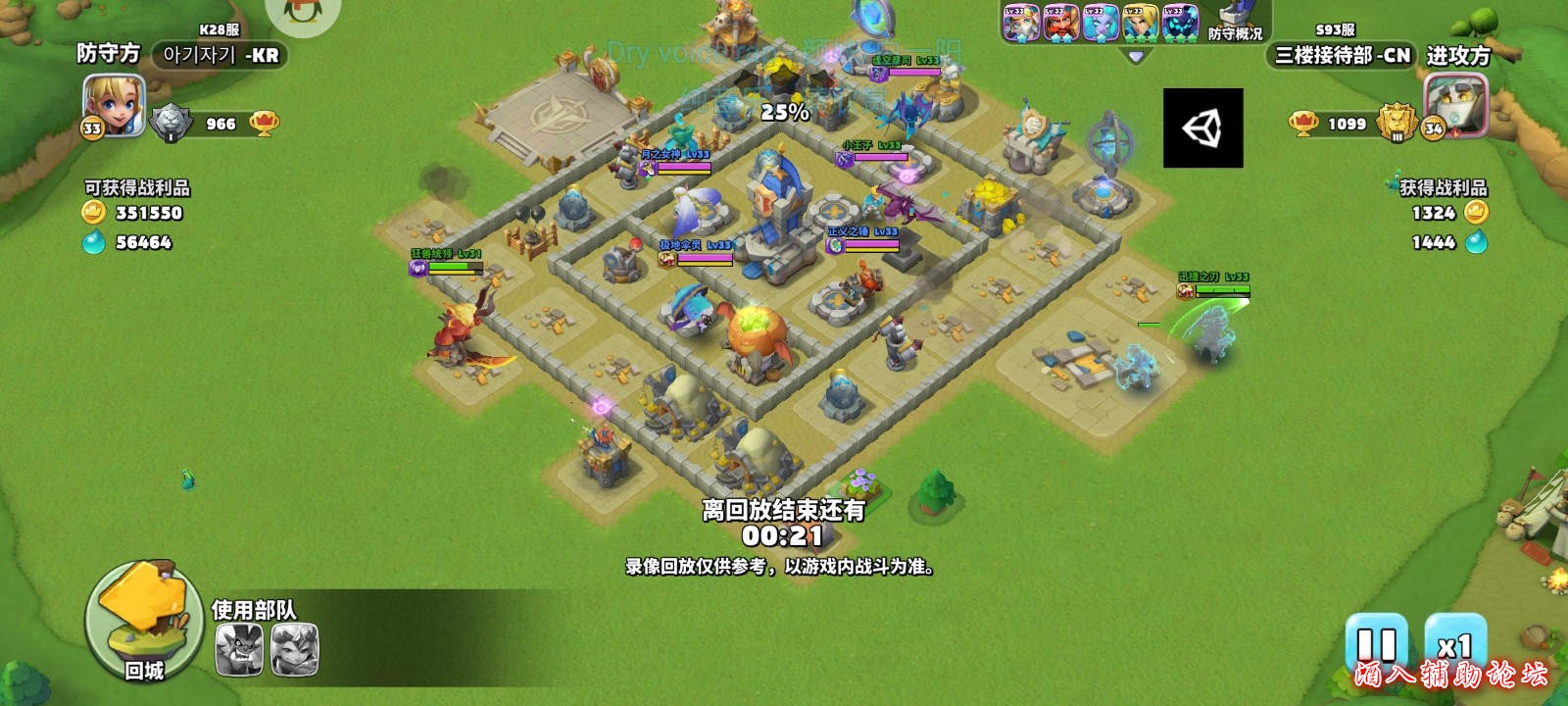1568x706 pixels.
Task: View the attacker's robot avatar profile
Action: [1455, 106]
